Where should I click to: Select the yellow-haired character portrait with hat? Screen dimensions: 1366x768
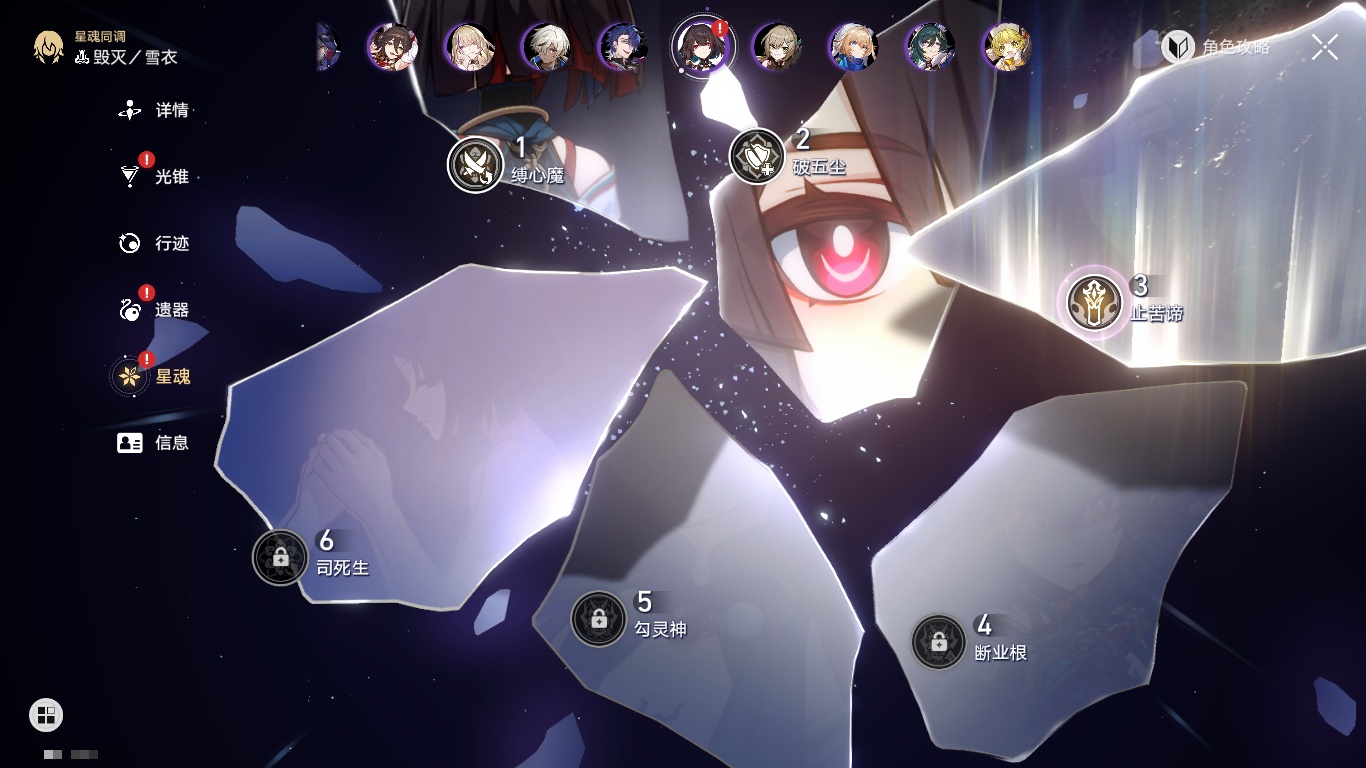(x=1007, y=47)
